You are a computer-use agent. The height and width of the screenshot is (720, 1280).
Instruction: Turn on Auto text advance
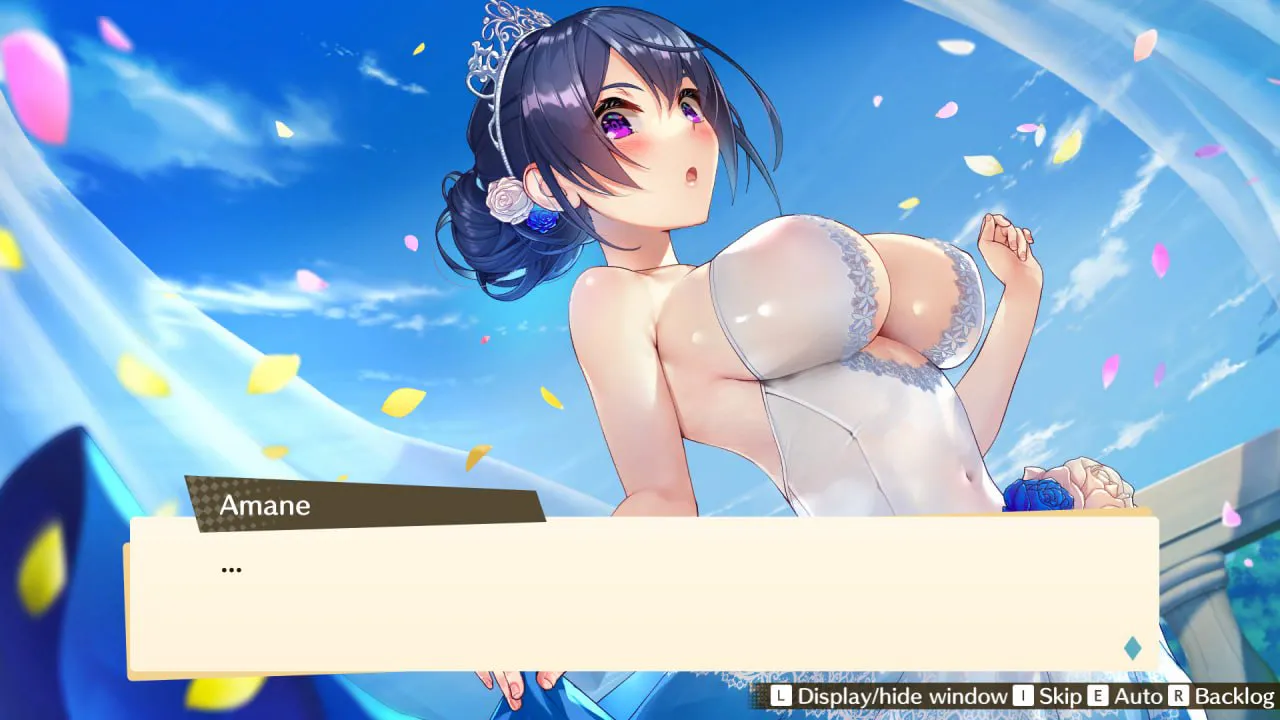point(1124,696)
